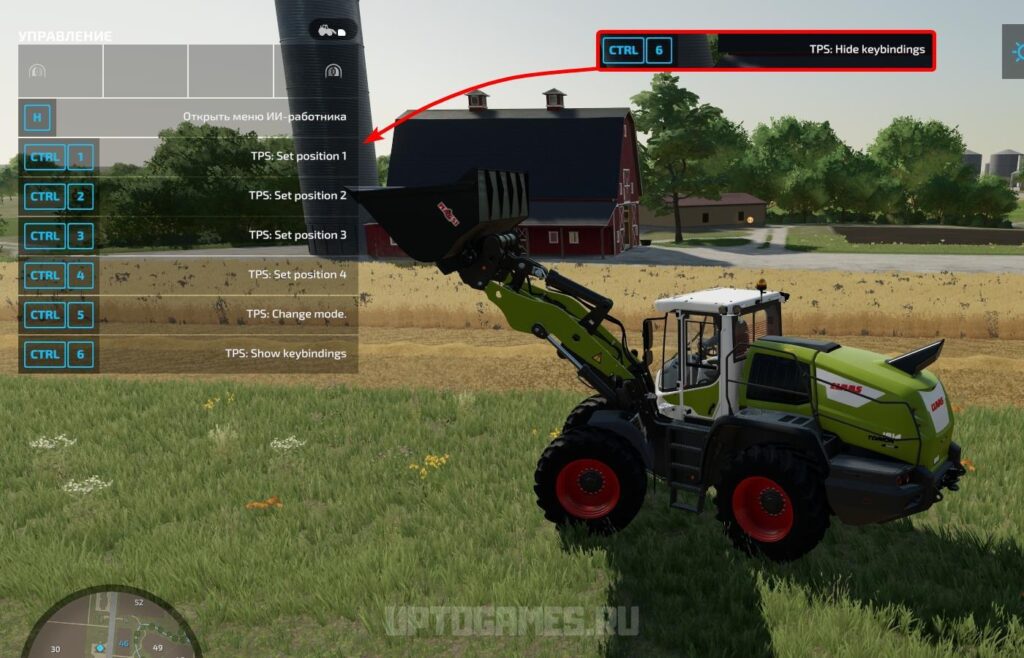
Task: Pick the 'TPS: Set position 3' entry
Action: (x=188, y=235)
